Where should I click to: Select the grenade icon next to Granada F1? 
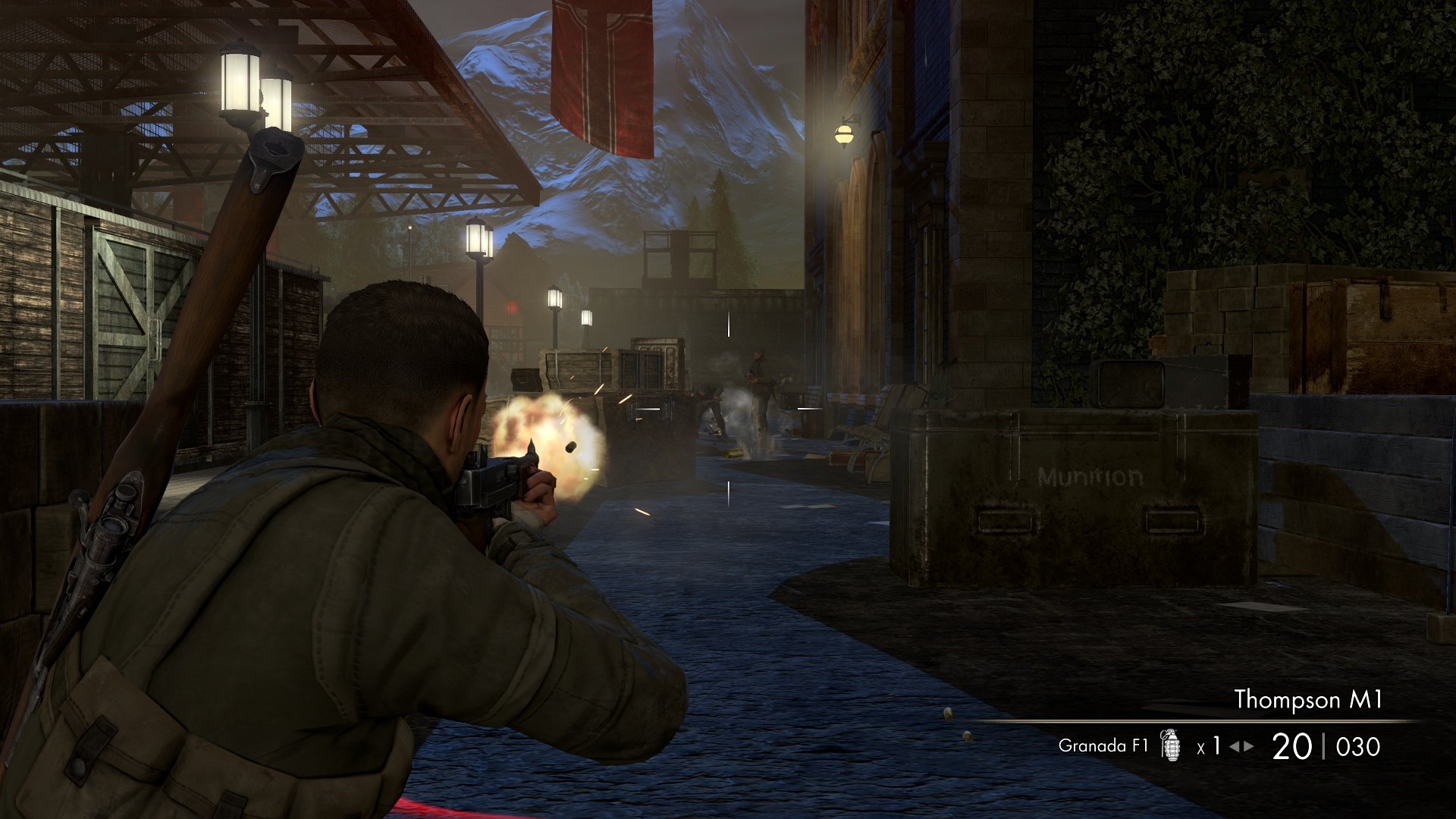(x=1171, y=745)
